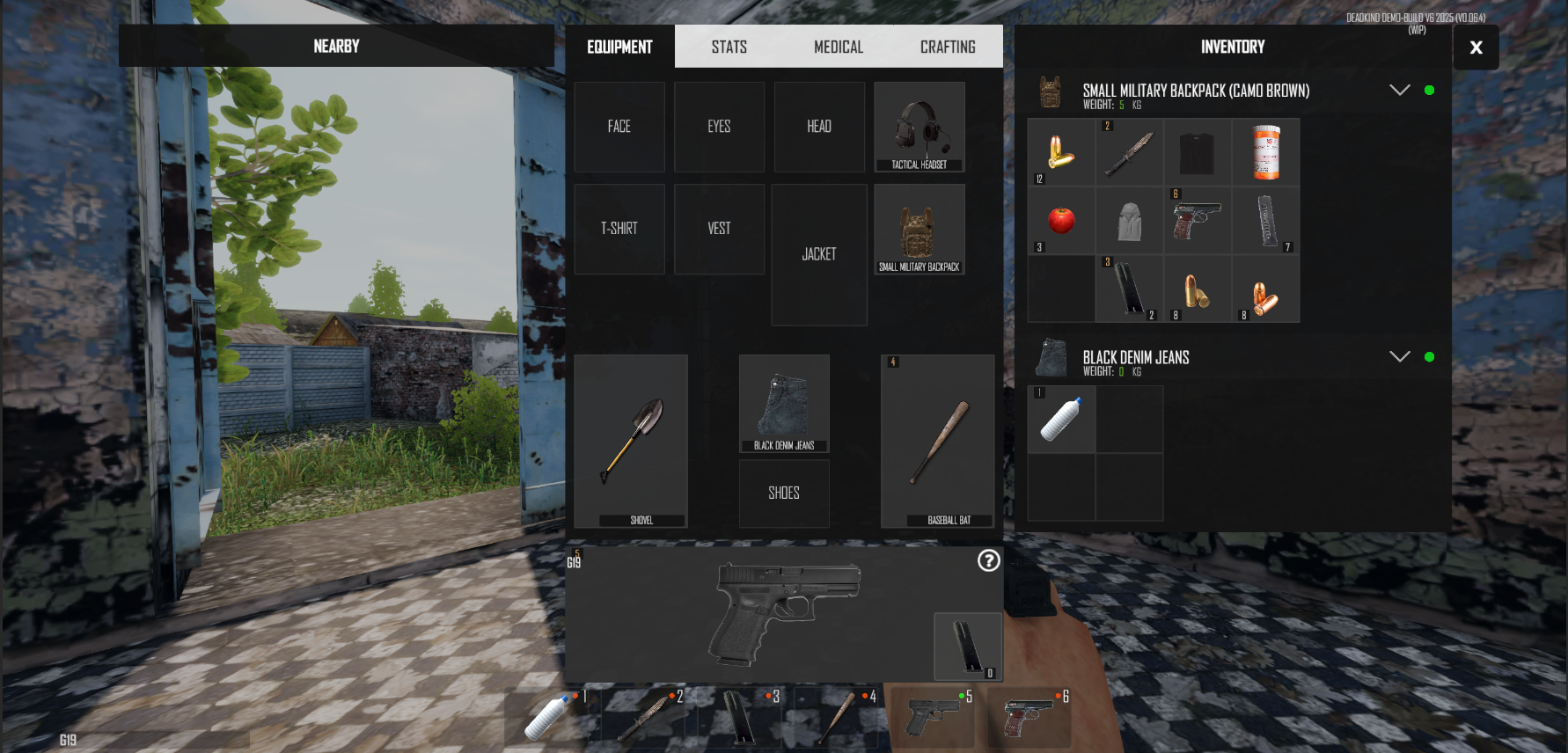Collapse the Small Military Backpack container
This screenshot has height=753, width=1568.
[x=1399, y=90]
